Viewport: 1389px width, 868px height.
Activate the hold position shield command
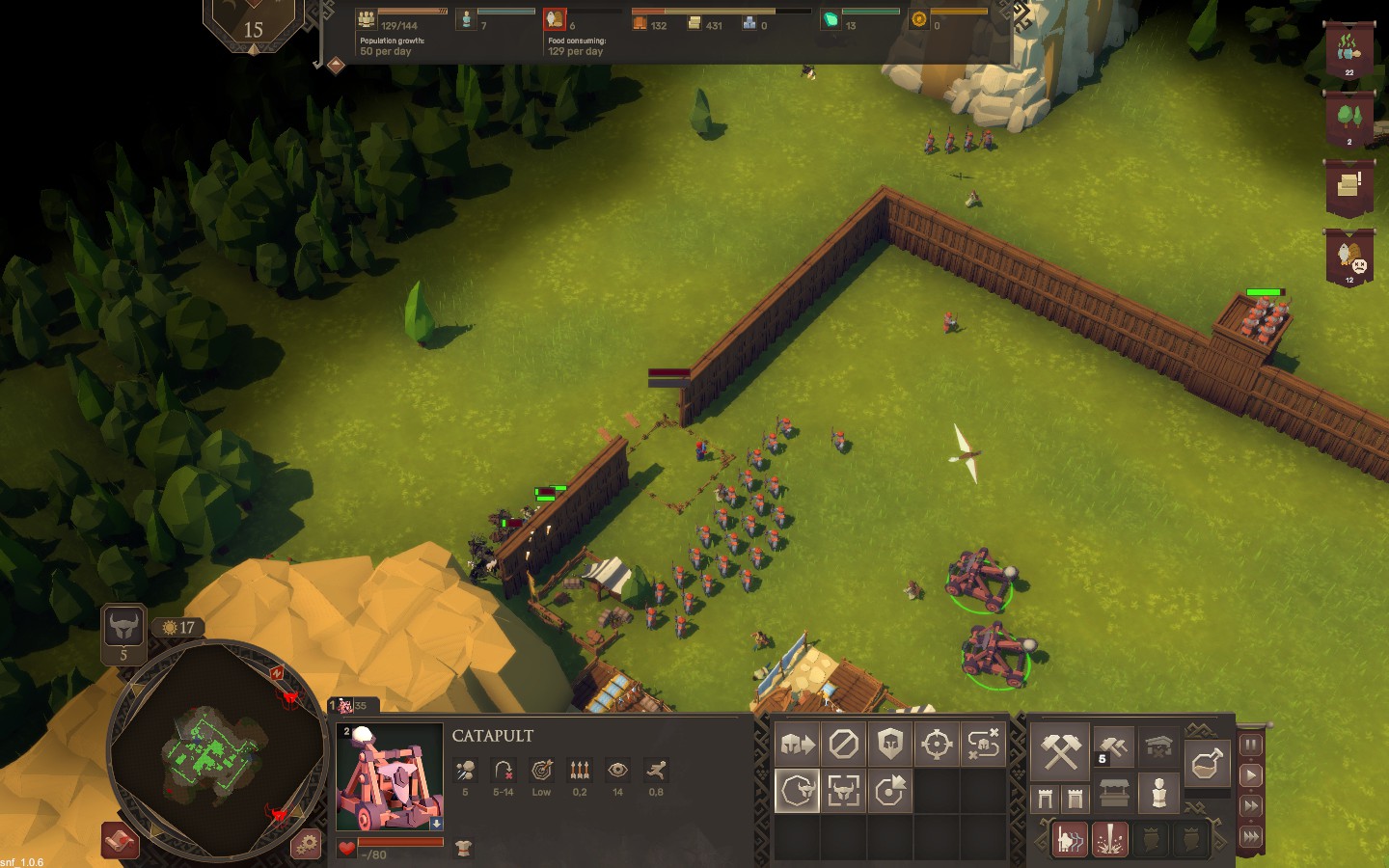coord(890,744)
